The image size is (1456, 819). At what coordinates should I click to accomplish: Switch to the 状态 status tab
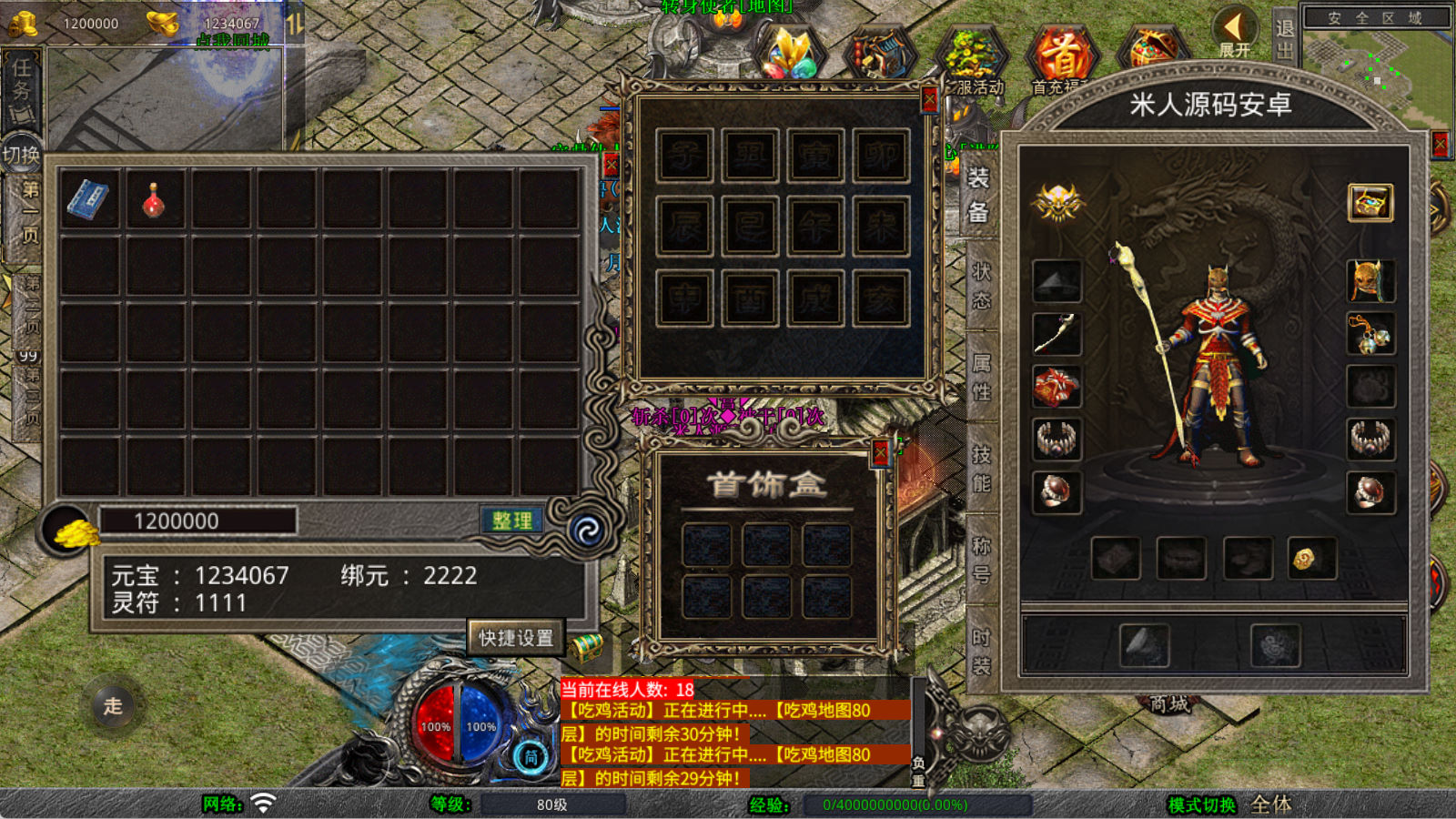981,285
